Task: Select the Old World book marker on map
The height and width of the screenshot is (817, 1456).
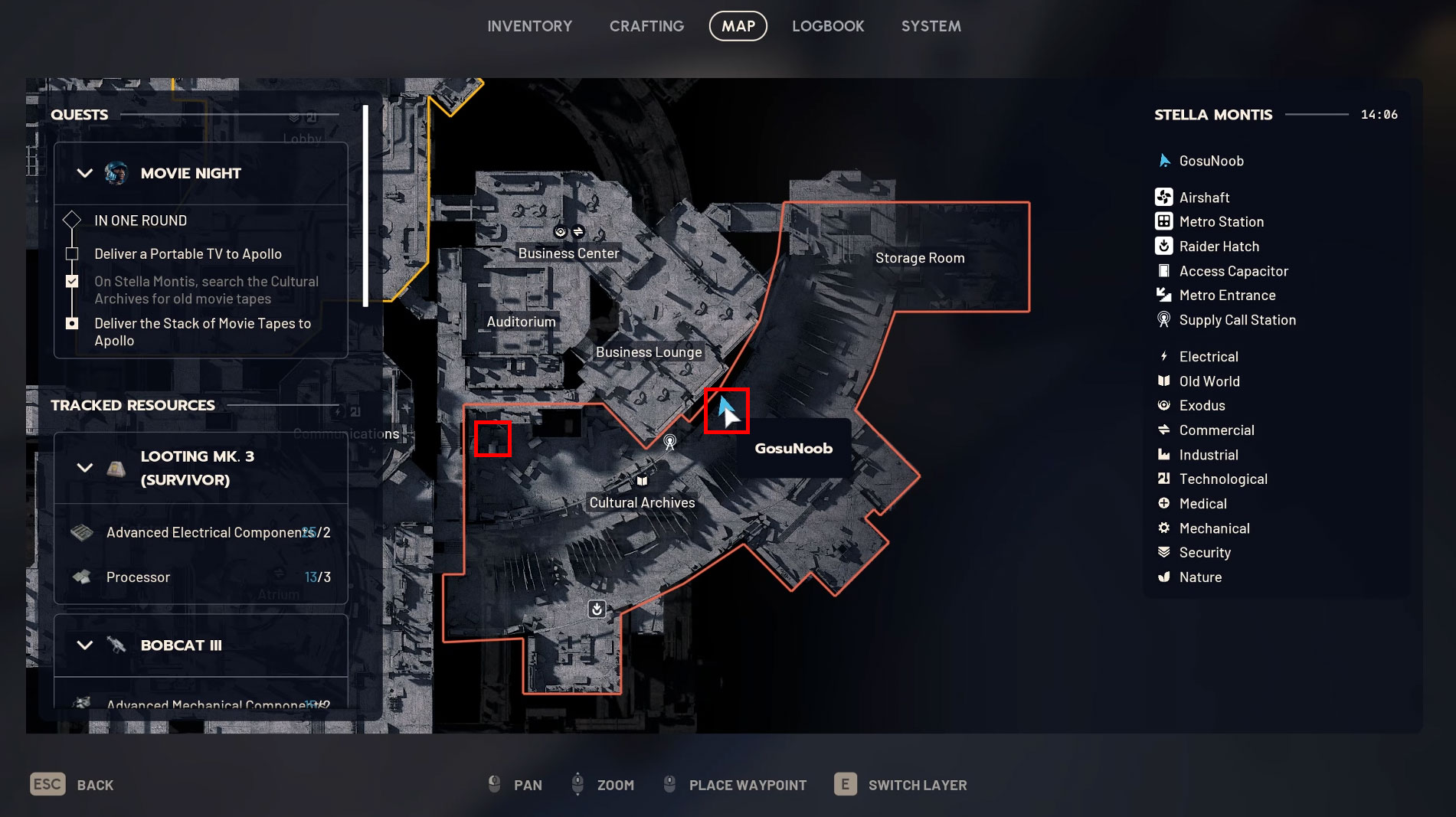Action: click(642, 481)
